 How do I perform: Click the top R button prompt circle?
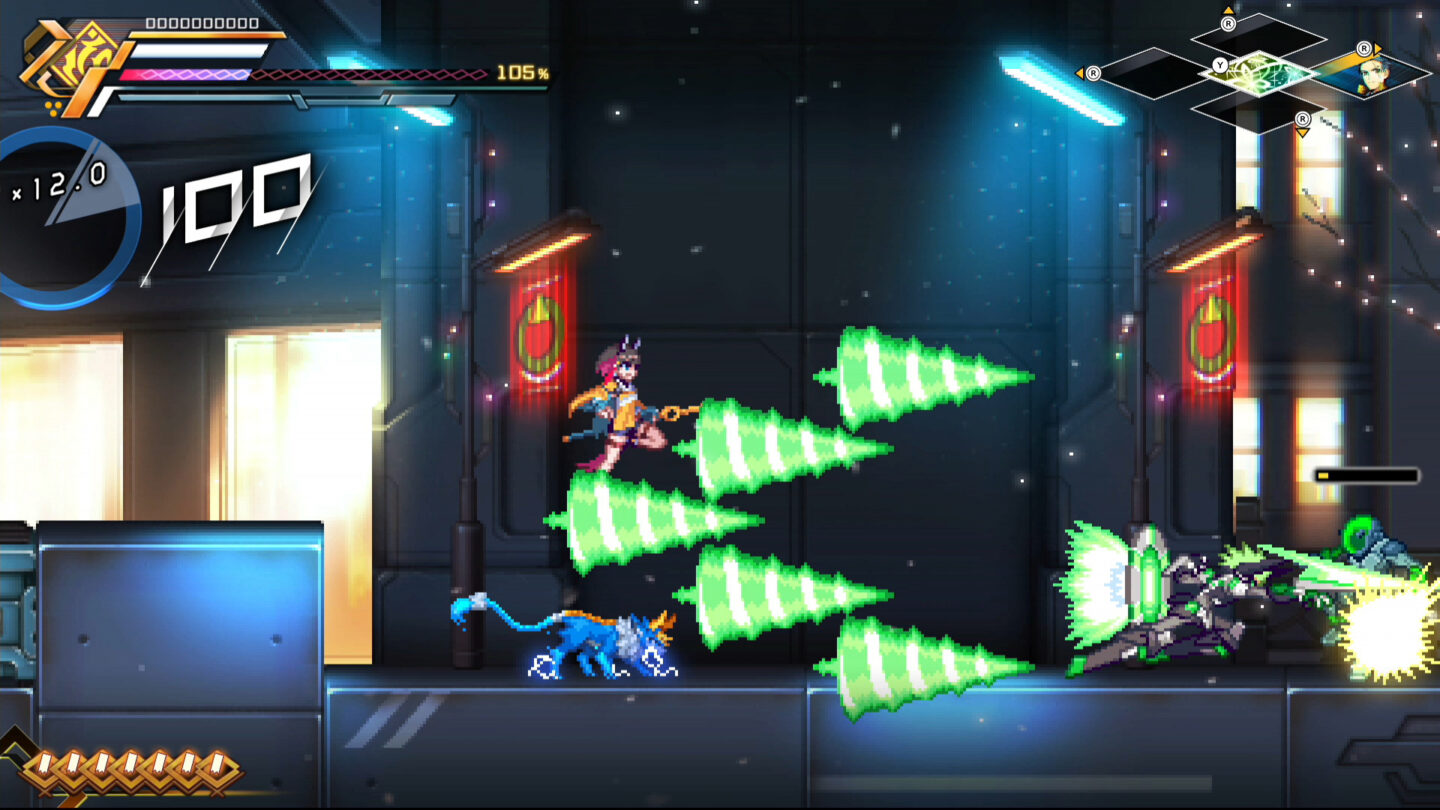pos(1229,24)
